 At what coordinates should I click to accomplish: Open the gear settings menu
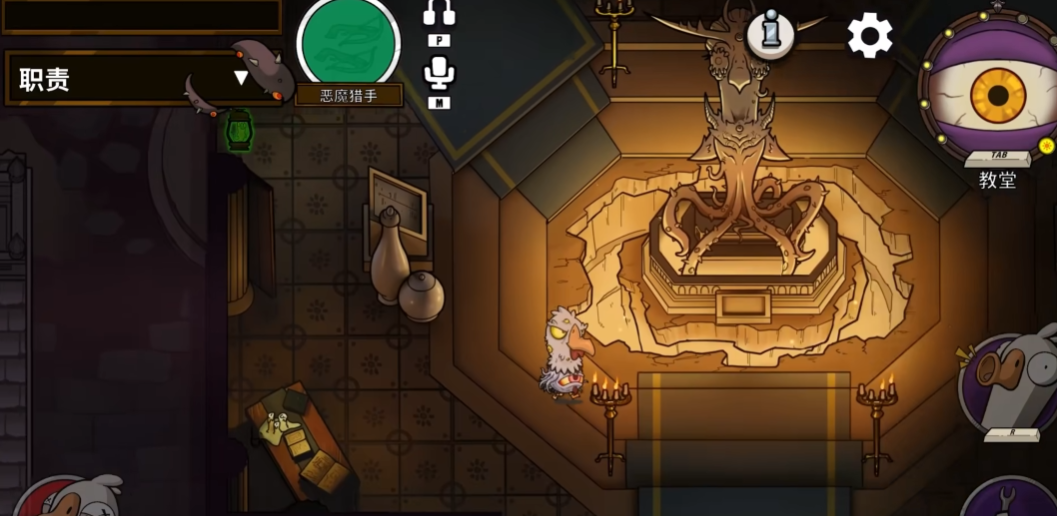(x=870, y=37)
